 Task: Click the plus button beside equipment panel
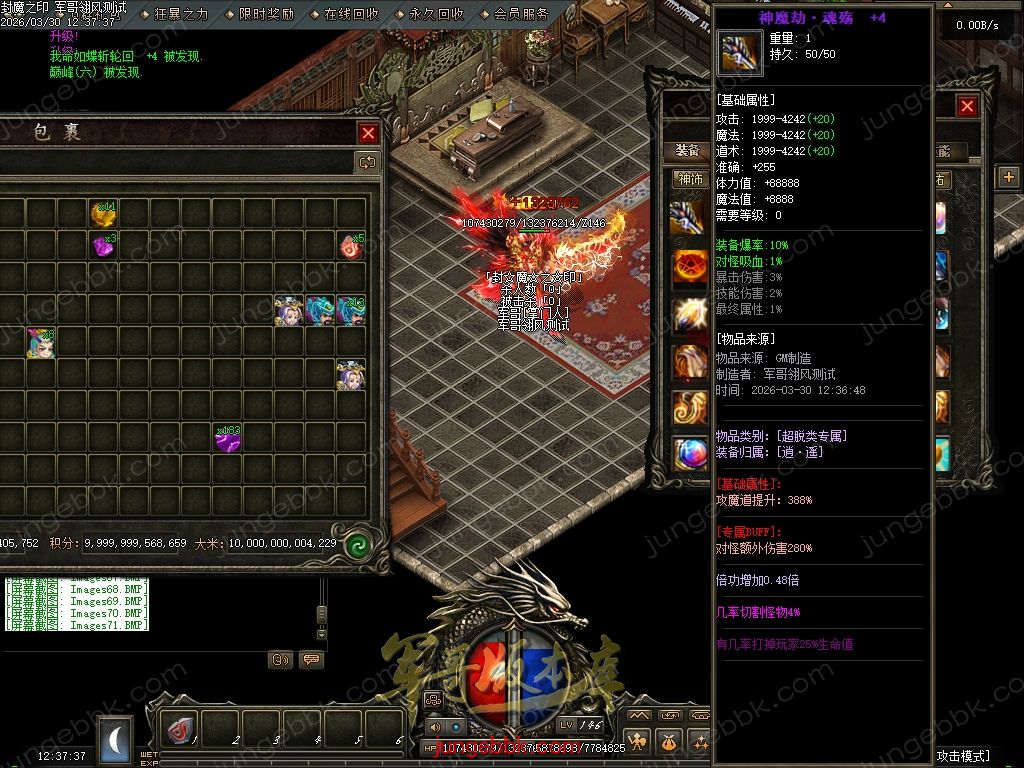(1008, 177)
